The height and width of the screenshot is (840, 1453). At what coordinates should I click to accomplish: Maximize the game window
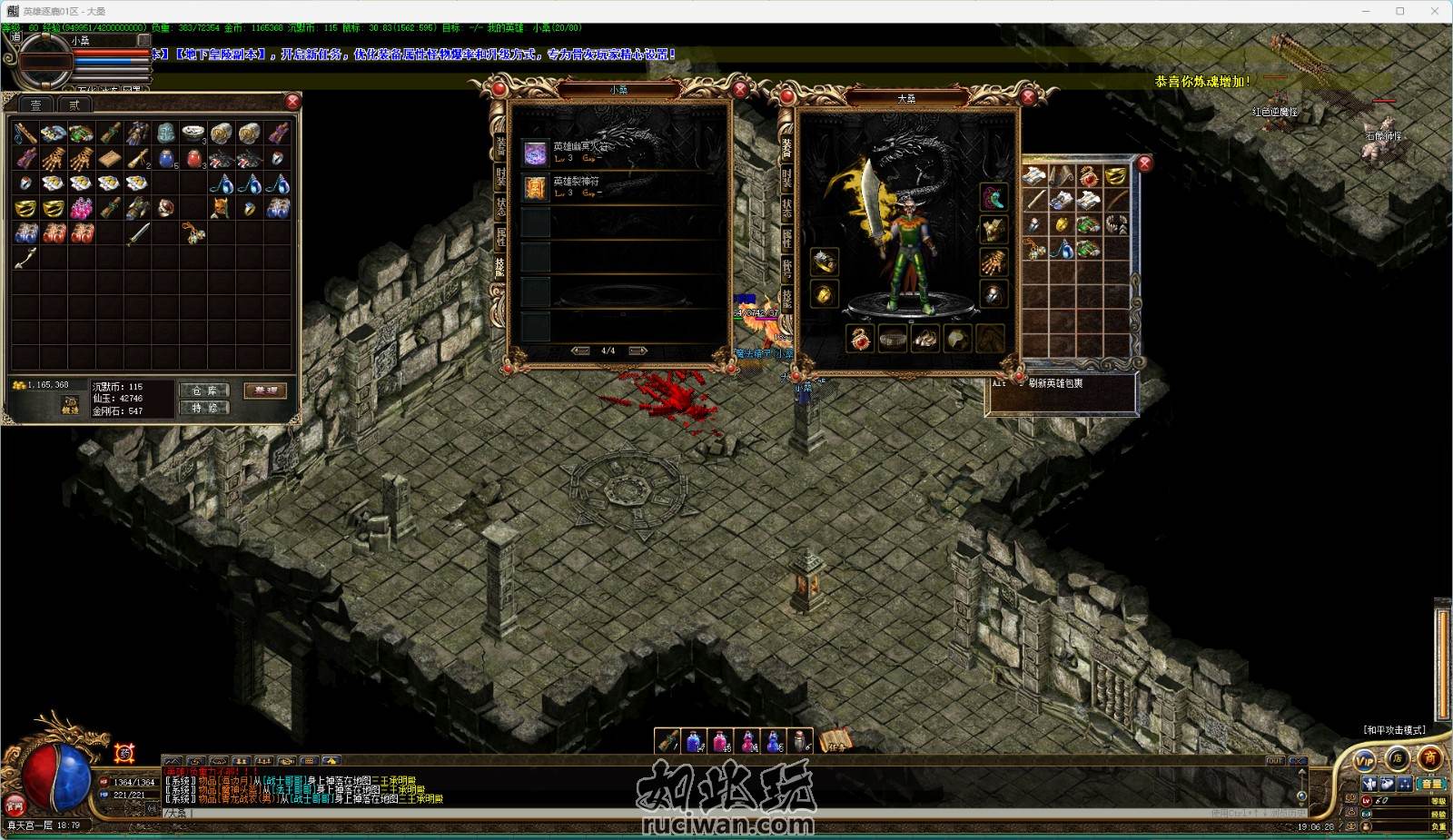point(1399,11)
